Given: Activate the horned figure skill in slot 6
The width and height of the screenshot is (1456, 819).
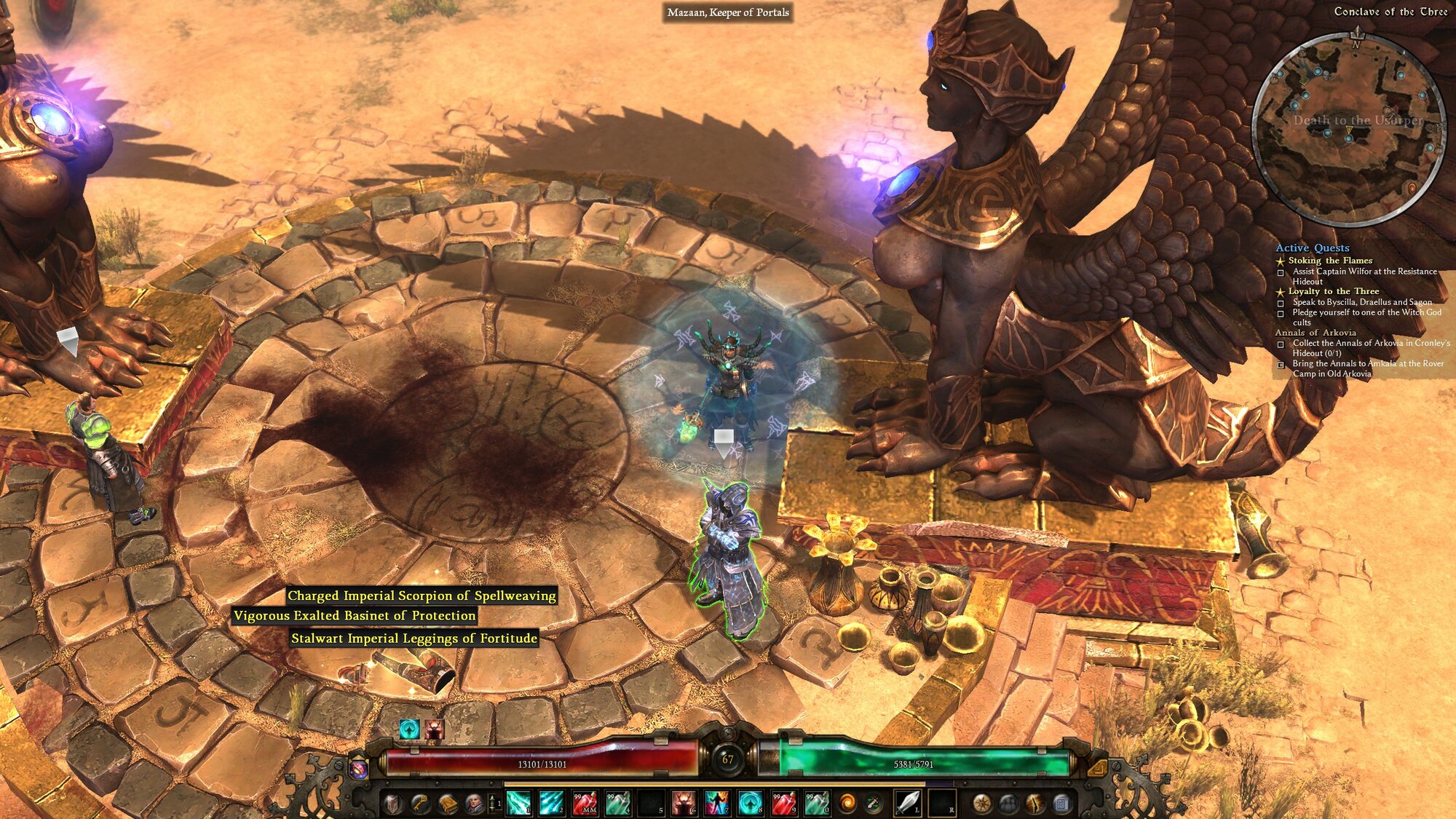Looking at the screenshot, I should tap(684, 803).
